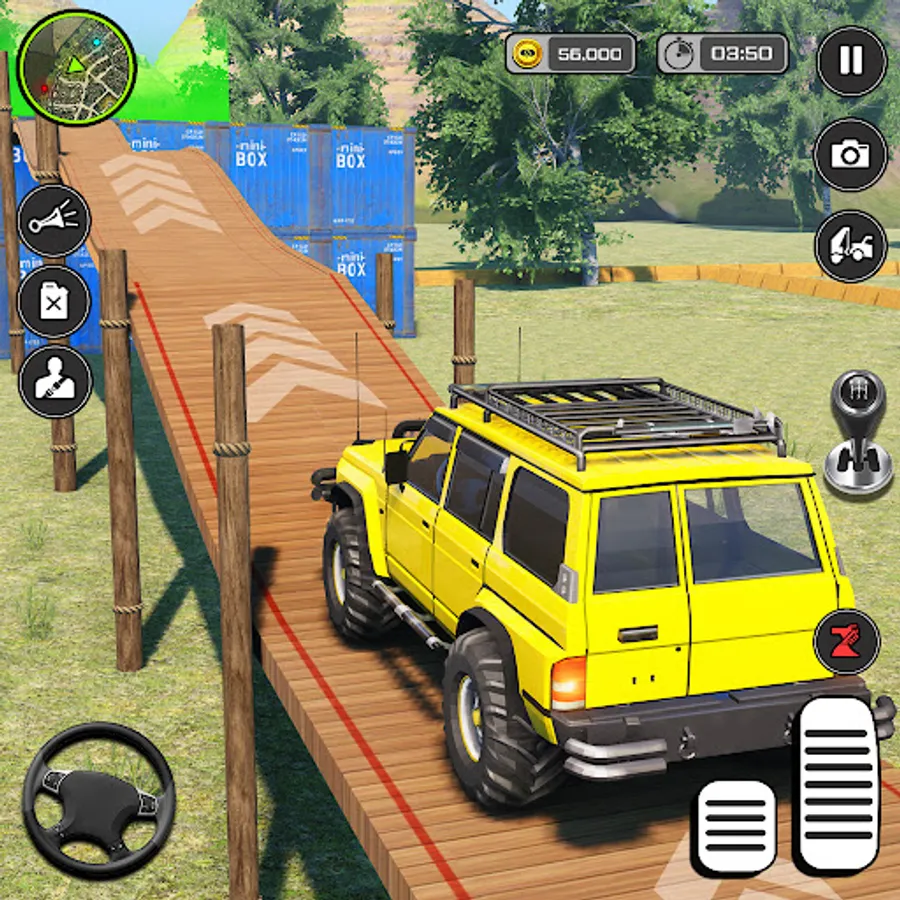Step on the tall accelerator pedal
The image size is (900, 900).
pos(835,786)
